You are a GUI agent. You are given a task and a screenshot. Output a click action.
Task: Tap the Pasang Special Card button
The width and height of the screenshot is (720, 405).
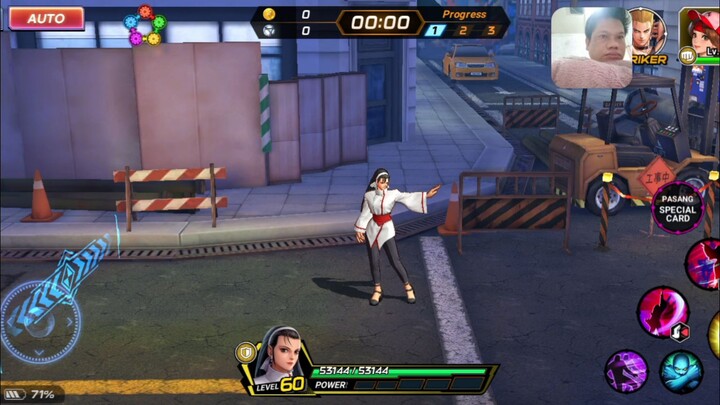click(678, 209)
